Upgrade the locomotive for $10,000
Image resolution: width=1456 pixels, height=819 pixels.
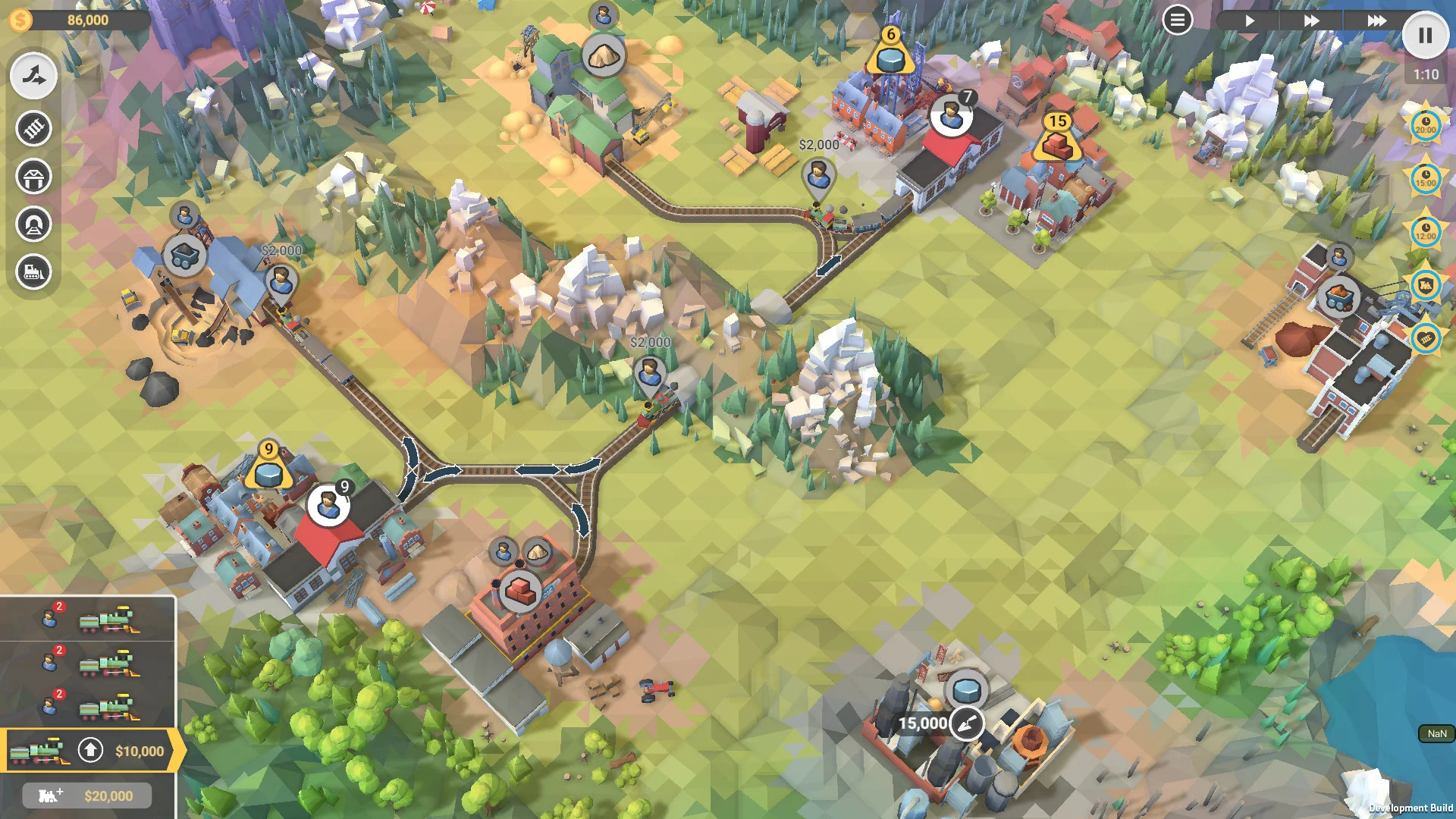click(x=90, y=751)
